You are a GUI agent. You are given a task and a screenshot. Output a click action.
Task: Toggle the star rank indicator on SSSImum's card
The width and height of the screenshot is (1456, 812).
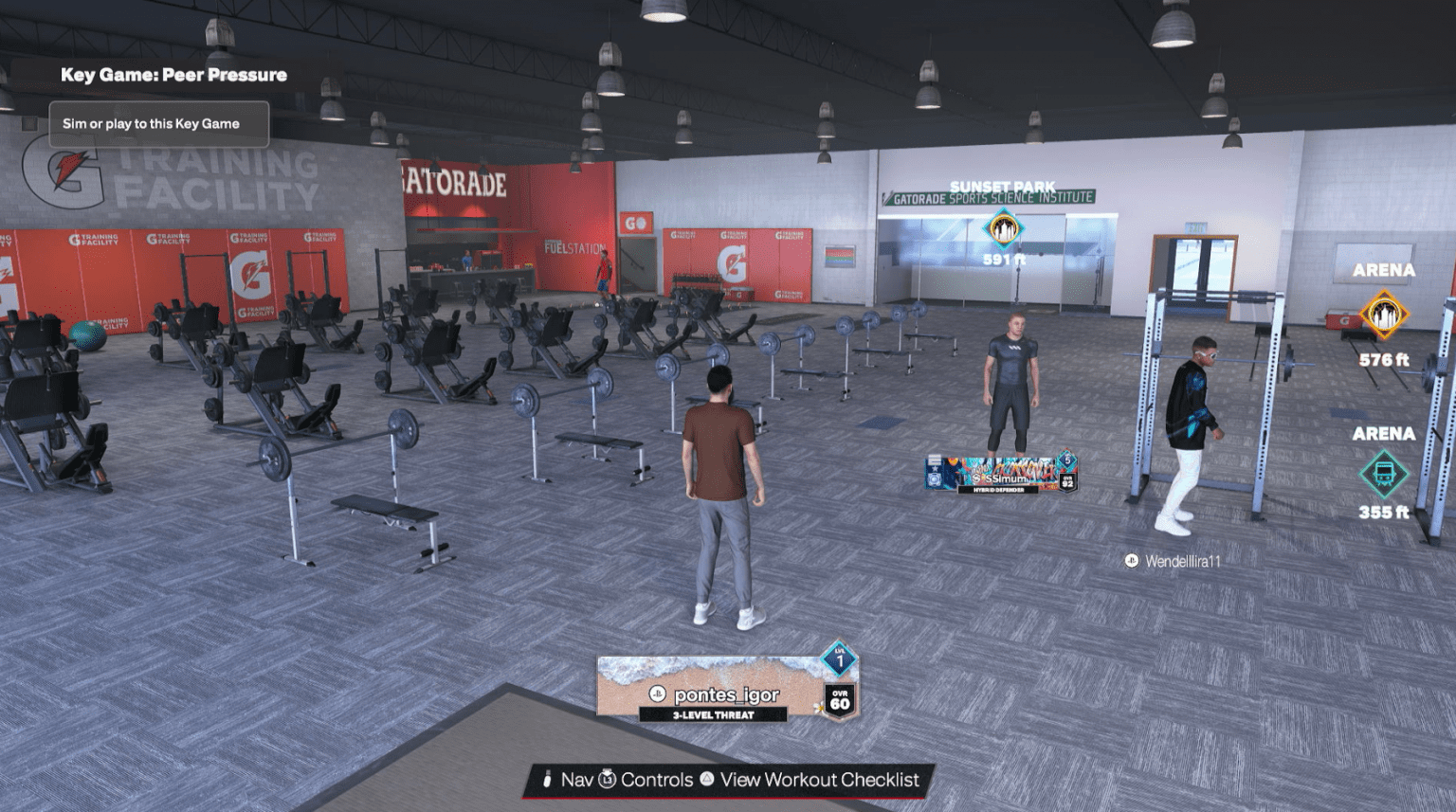point(936,468)
